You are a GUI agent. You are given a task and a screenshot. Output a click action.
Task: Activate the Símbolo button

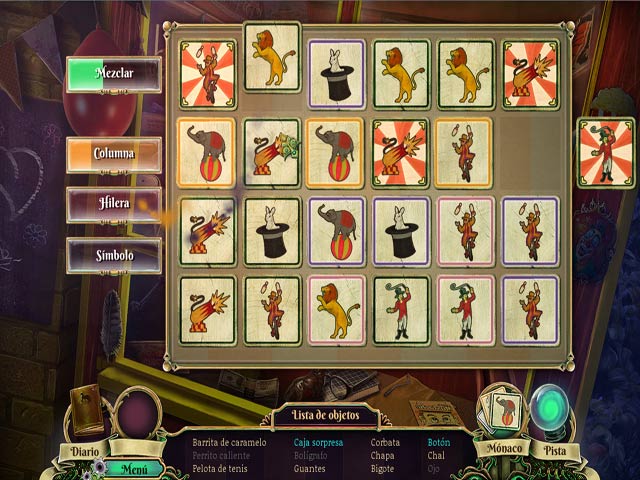pyautogui.click(x=113, y=255)
